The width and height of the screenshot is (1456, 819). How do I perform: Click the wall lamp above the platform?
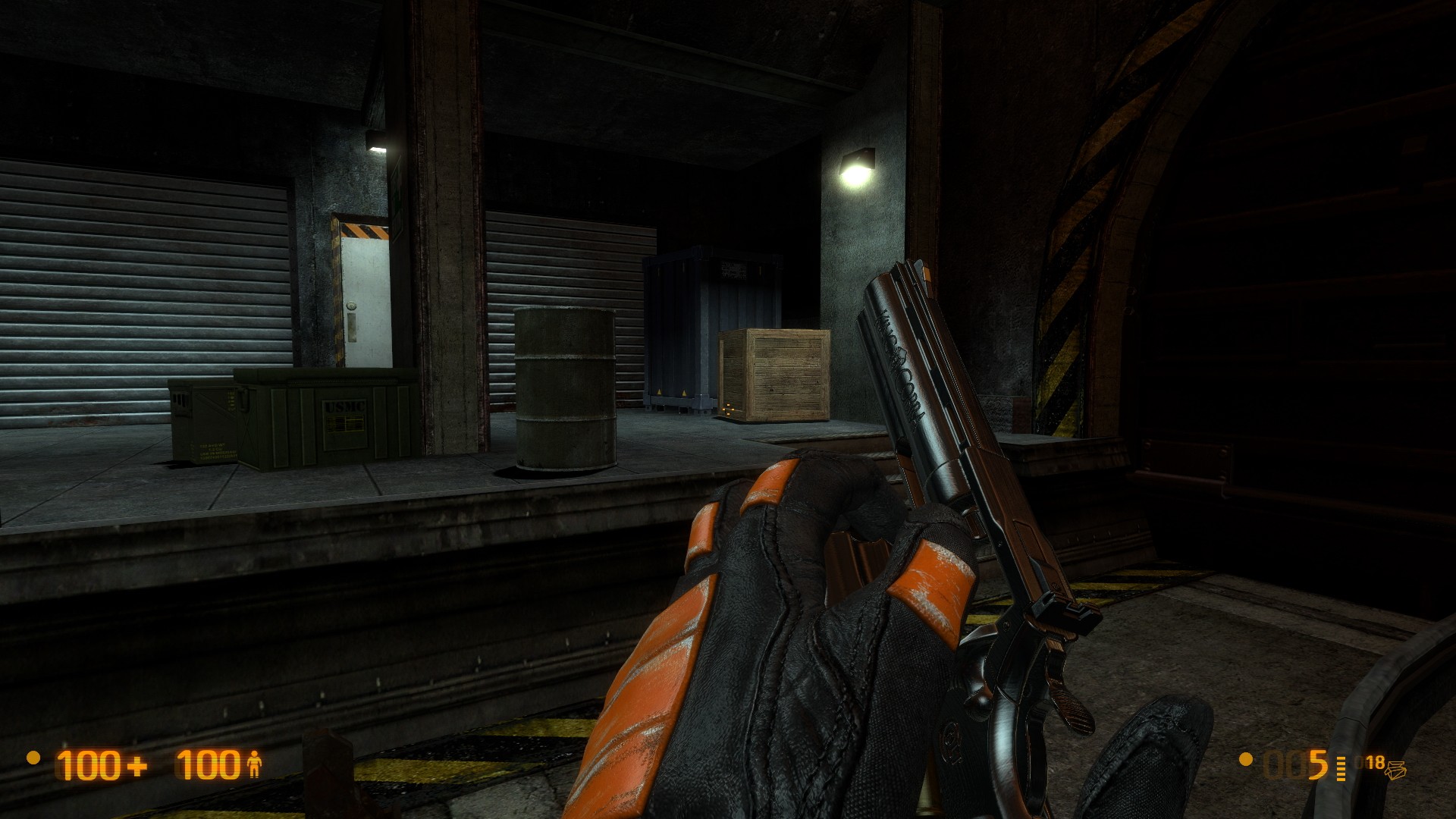(859, 159)
